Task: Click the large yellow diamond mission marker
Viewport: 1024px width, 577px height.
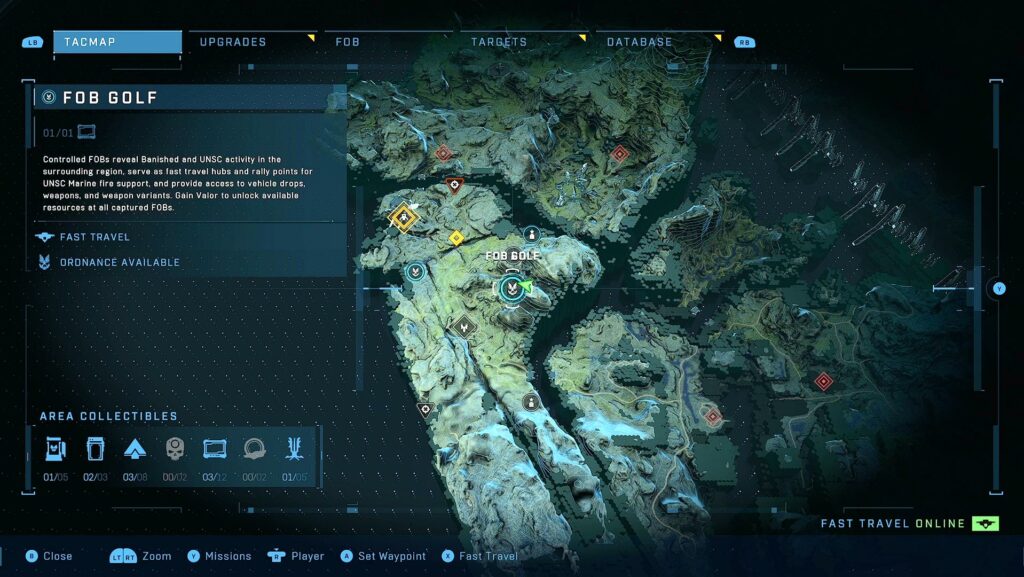Action: tap(403, 216)
